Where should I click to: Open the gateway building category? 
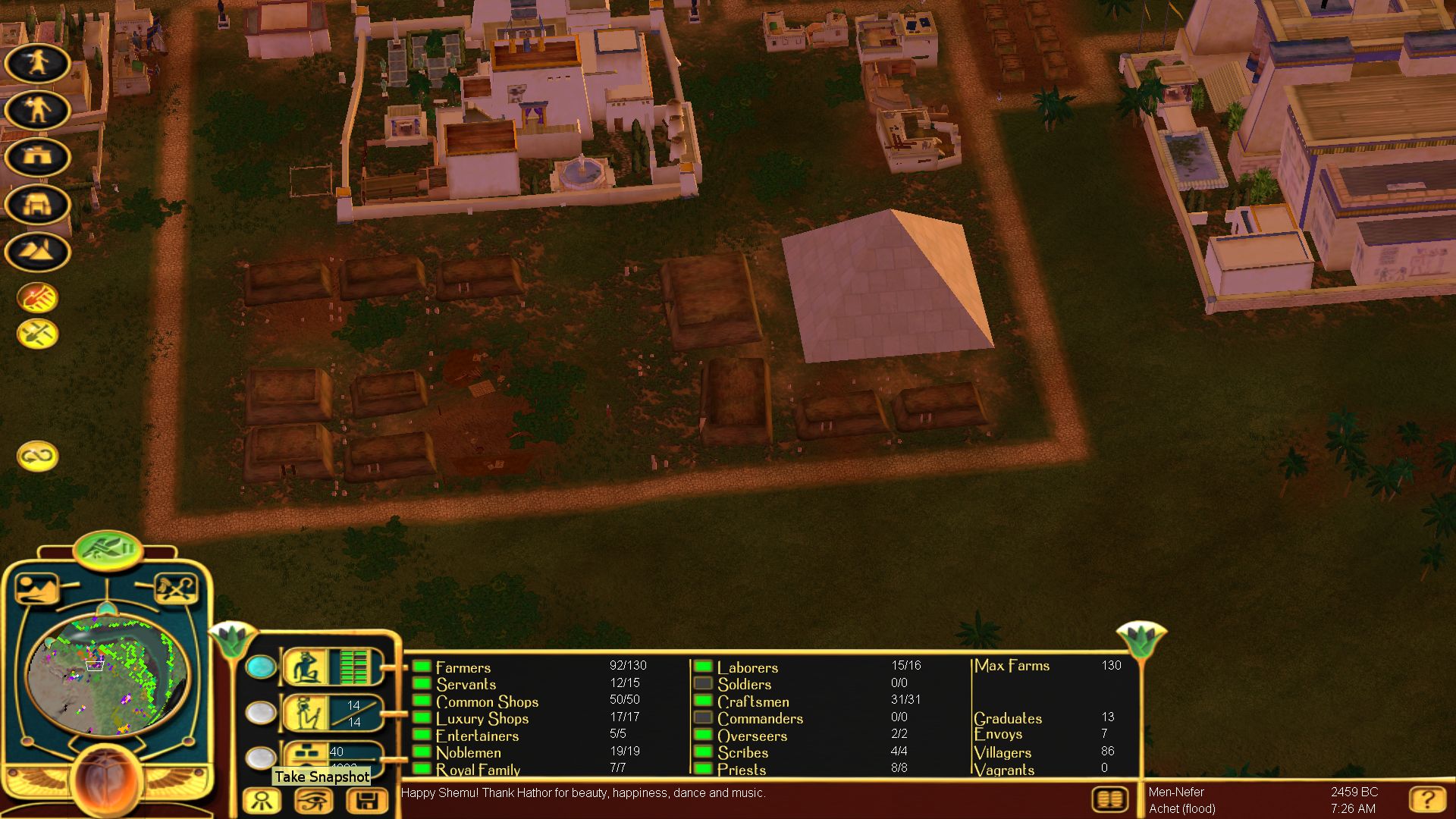[x=37, y=157]
